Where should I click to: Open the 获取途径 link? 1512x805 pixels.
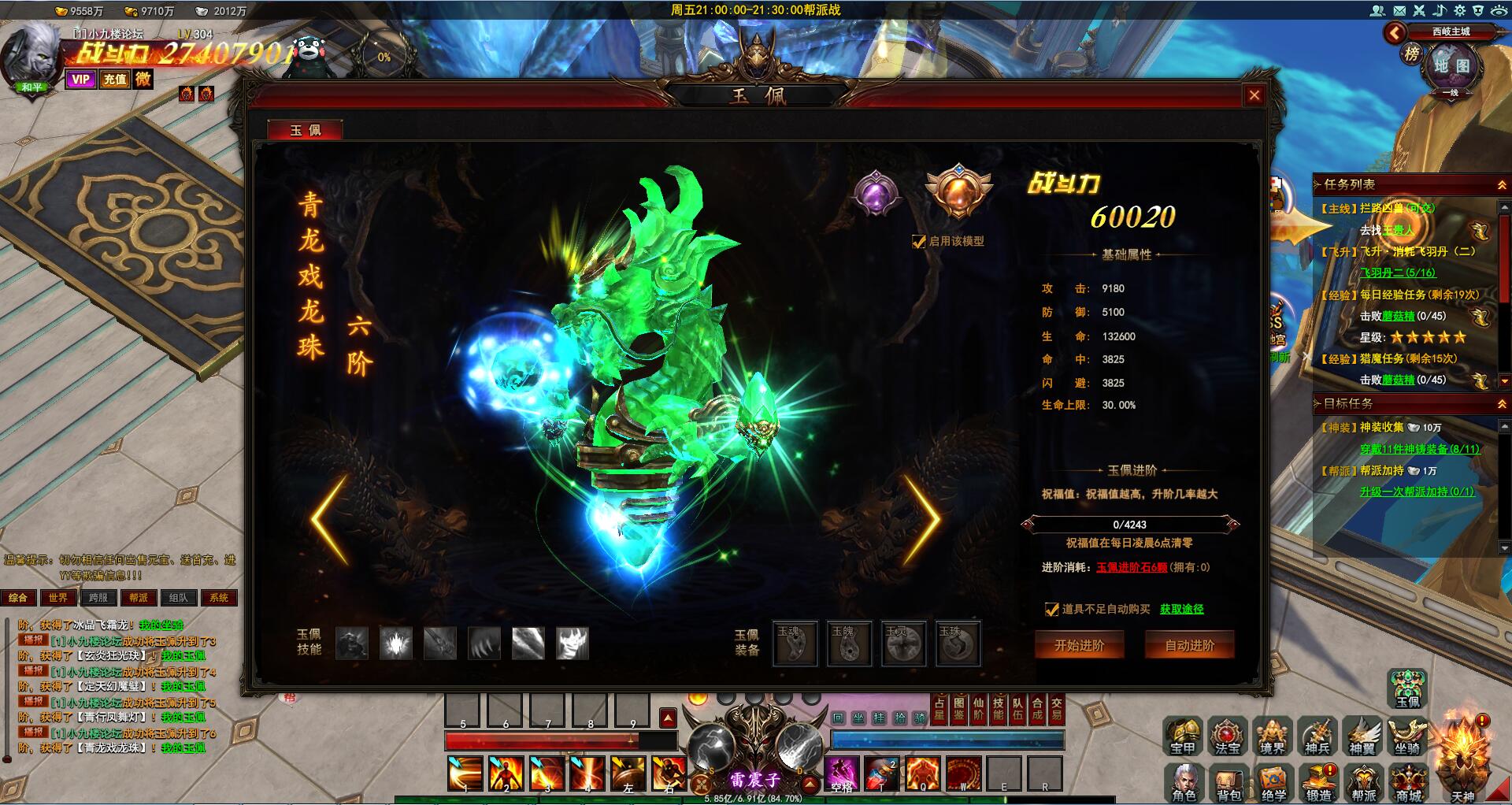1181,609
